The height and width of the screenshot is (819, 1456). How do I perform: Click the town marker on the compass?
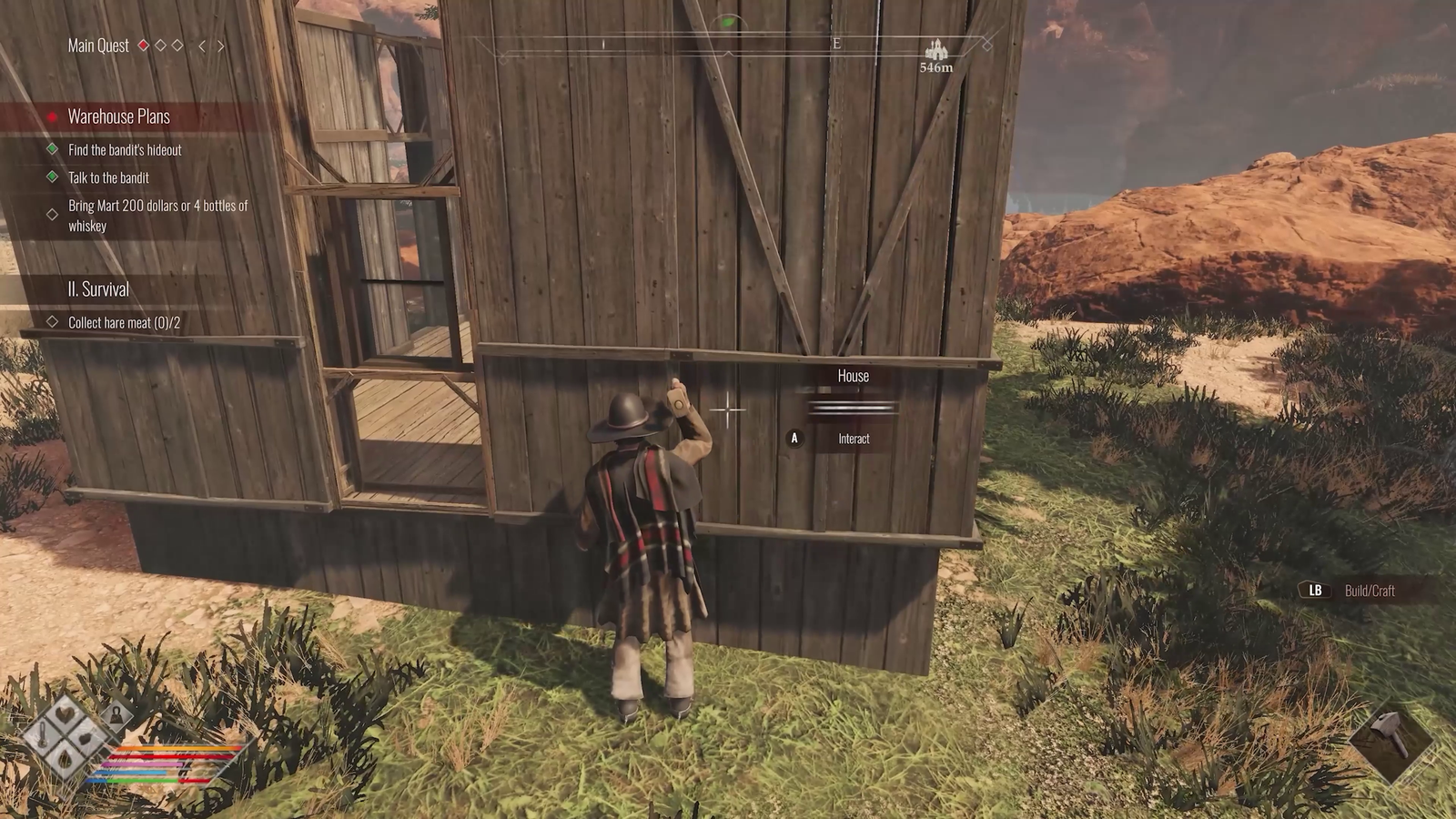935,50
